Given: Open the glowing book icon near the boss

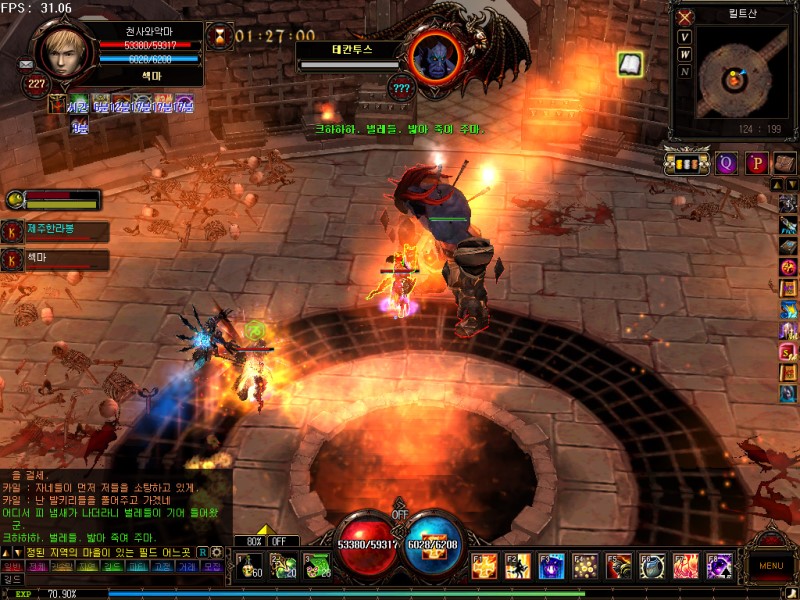Looking at the screenshot, I should 629,65.
